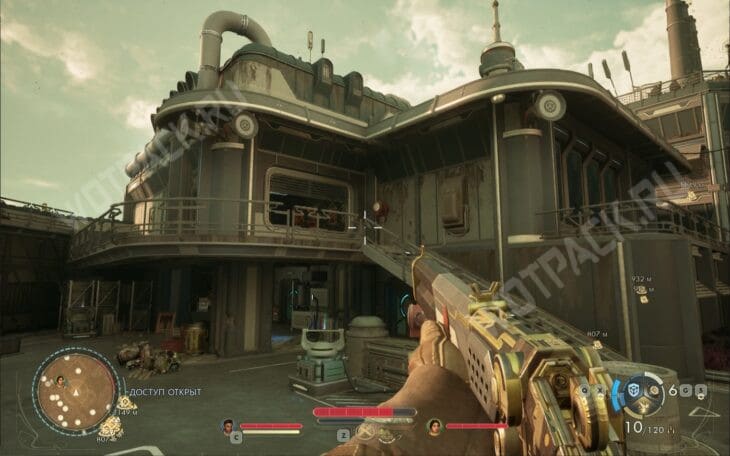Select the companion portrait left of health bars
This screenshot has height=456, width=730.
[228, 425]
